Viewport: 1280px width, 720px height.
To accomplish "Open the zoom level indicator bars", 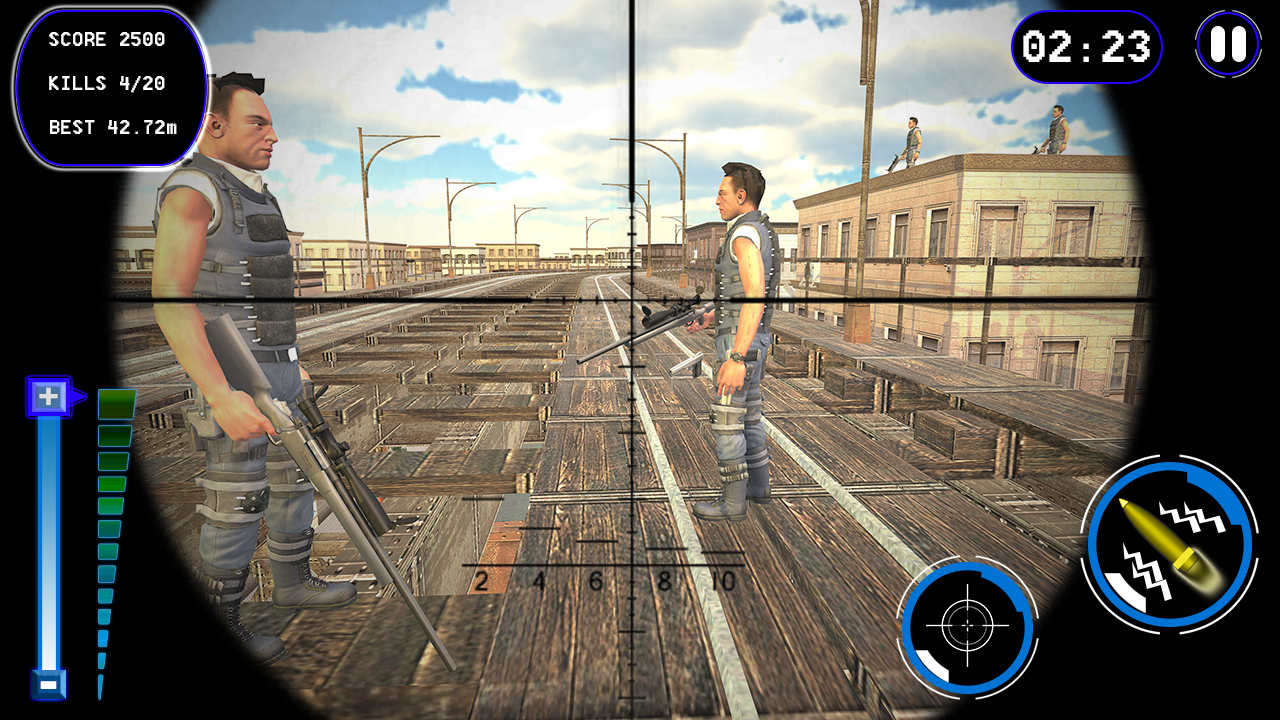I will (x=108, y=520).
